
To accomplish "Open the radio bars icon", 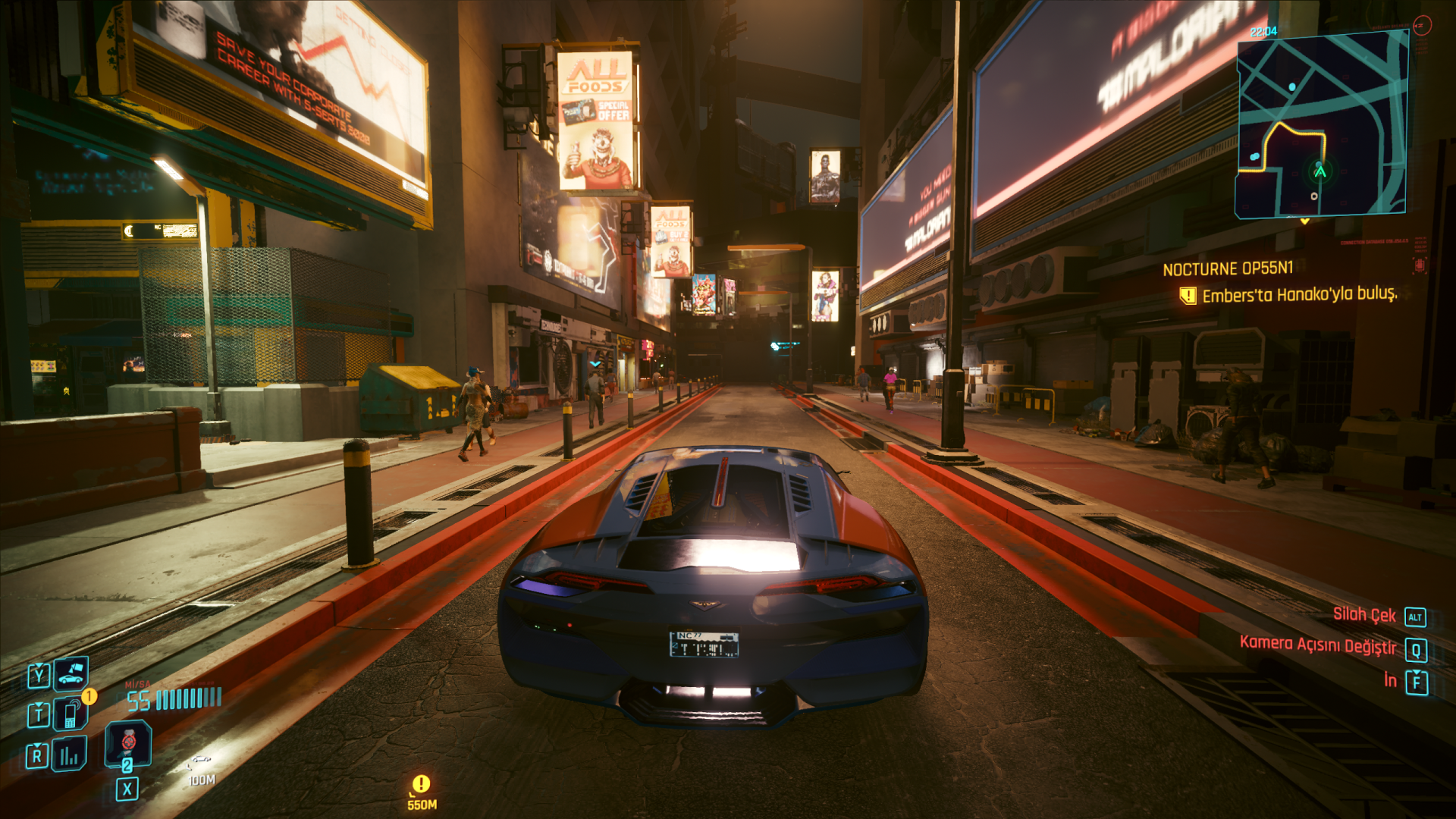I will 69,755.
